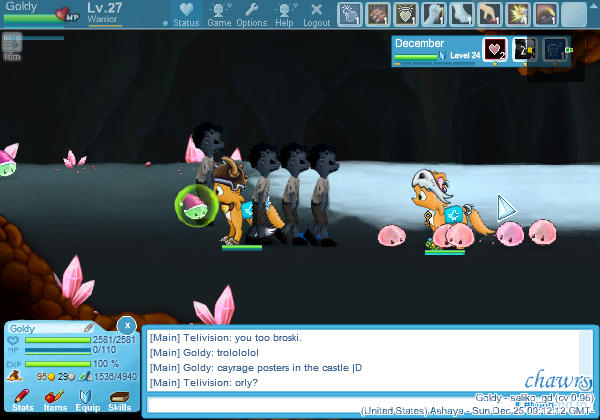Viewport: 600px width, 420px height.
Task: Open the Items inventory
Action: (x=55, y=400)
